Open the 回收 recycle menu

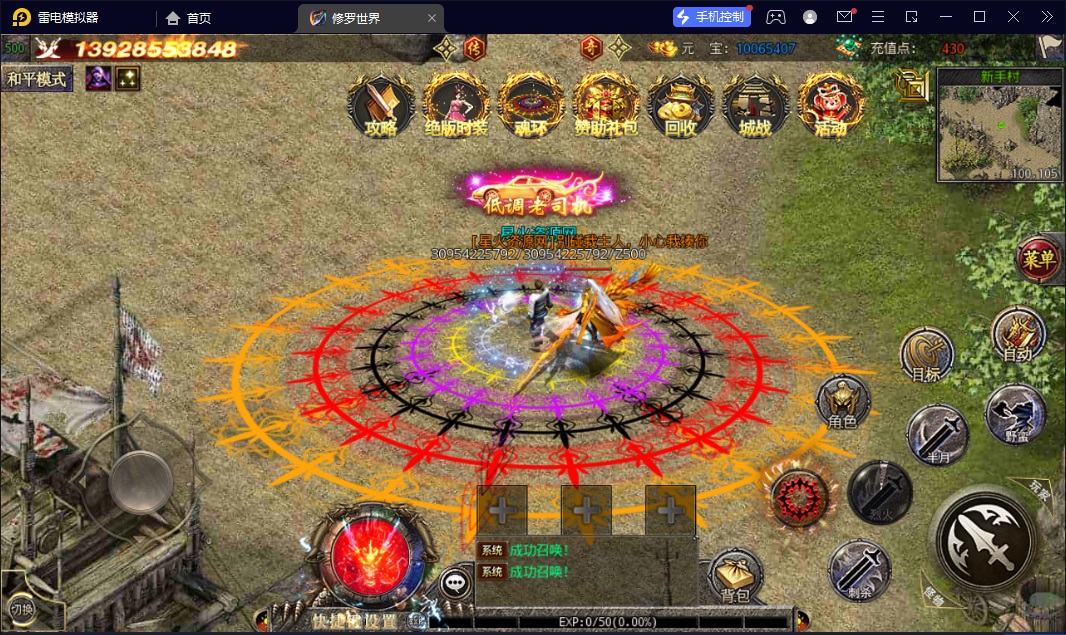[680, 104]
